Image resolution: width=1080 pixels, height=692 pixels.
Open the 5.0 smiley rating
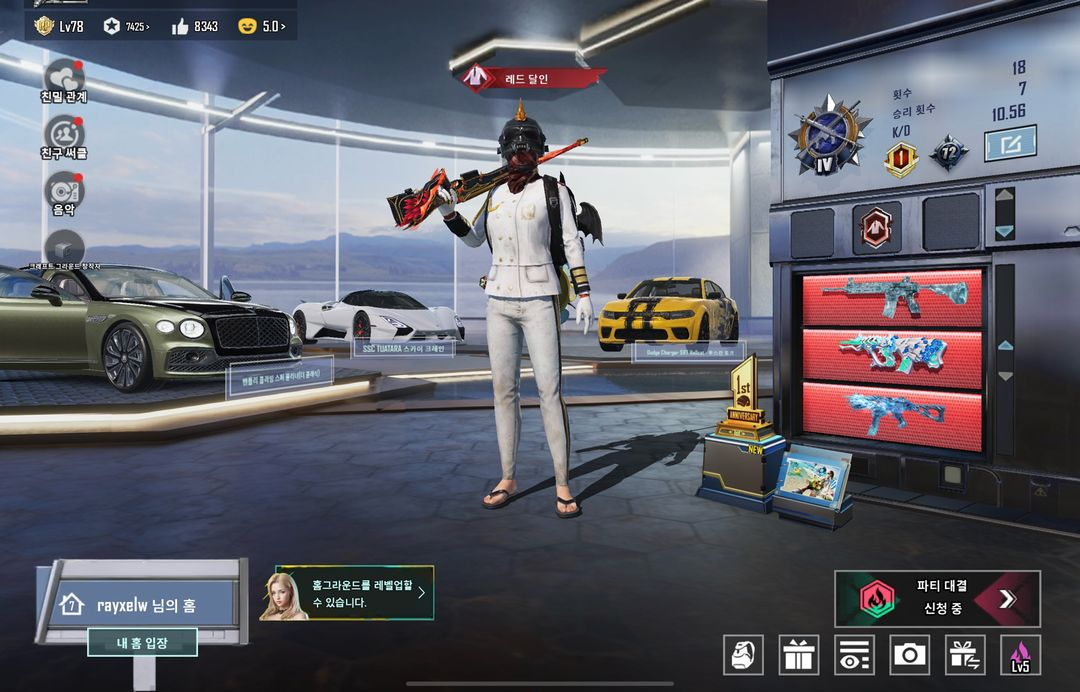pos(262,26)
